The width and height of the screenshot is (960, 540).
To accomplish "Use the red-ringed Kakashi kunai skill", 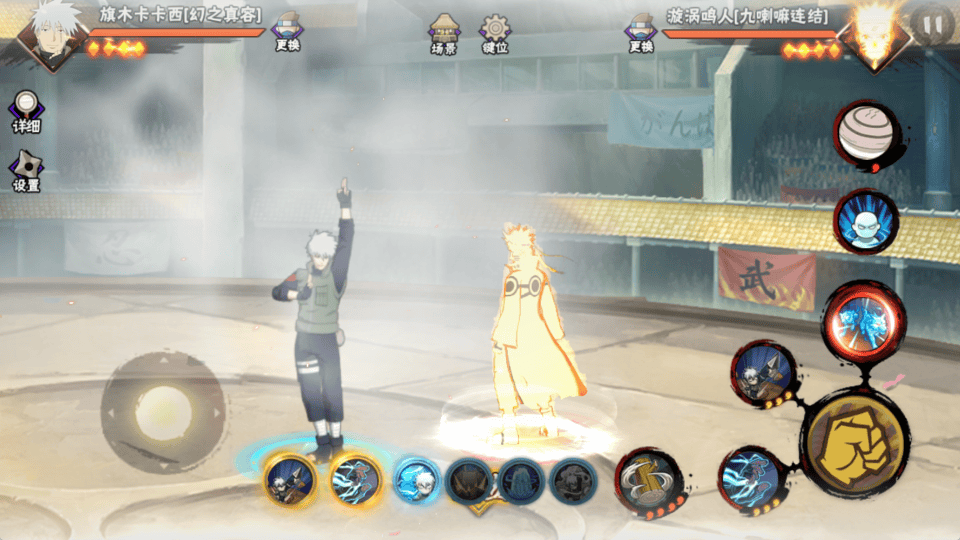I will pyautogui.click(x=764, y=374).
